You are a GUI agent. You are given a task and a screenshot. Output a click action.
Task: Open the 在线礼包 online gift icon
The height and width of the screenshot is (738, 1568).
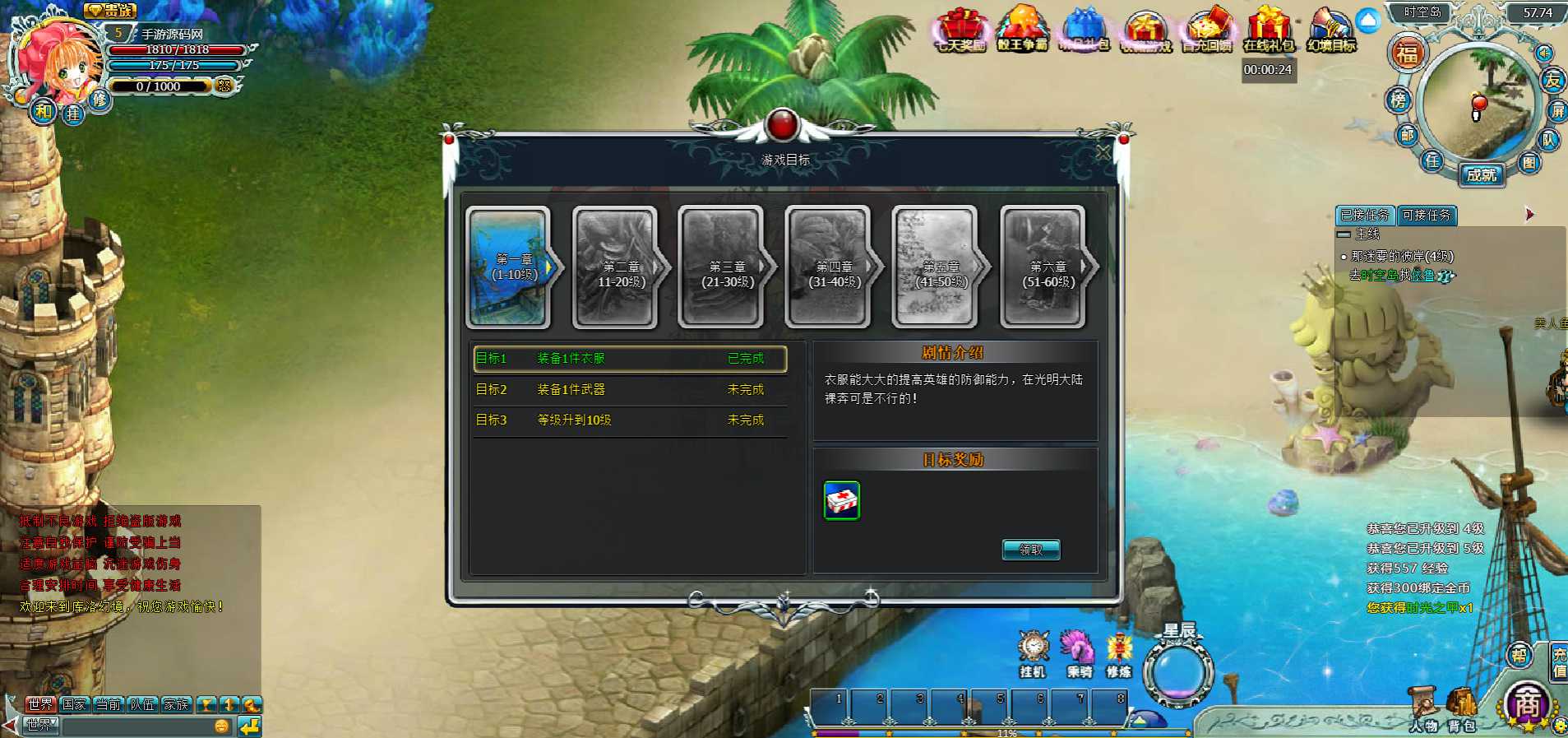(1268, 30)
